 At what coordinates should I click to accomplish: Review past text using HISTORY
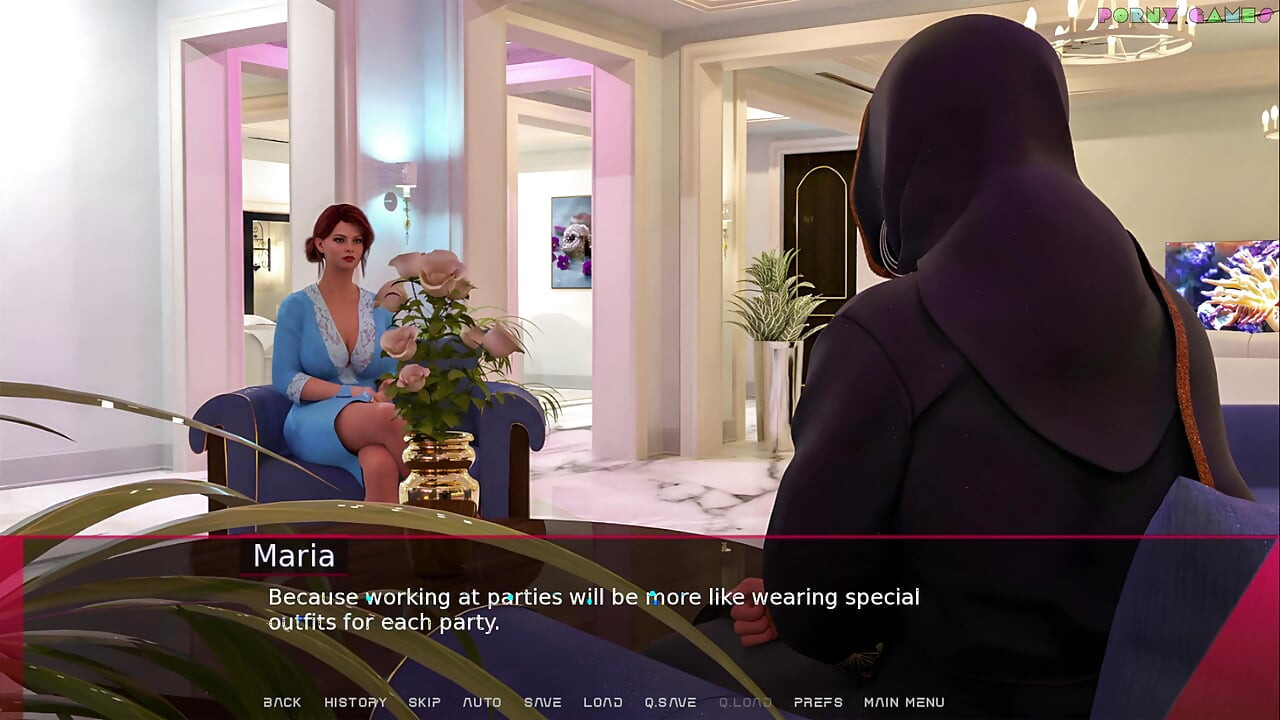pos(355,702)
